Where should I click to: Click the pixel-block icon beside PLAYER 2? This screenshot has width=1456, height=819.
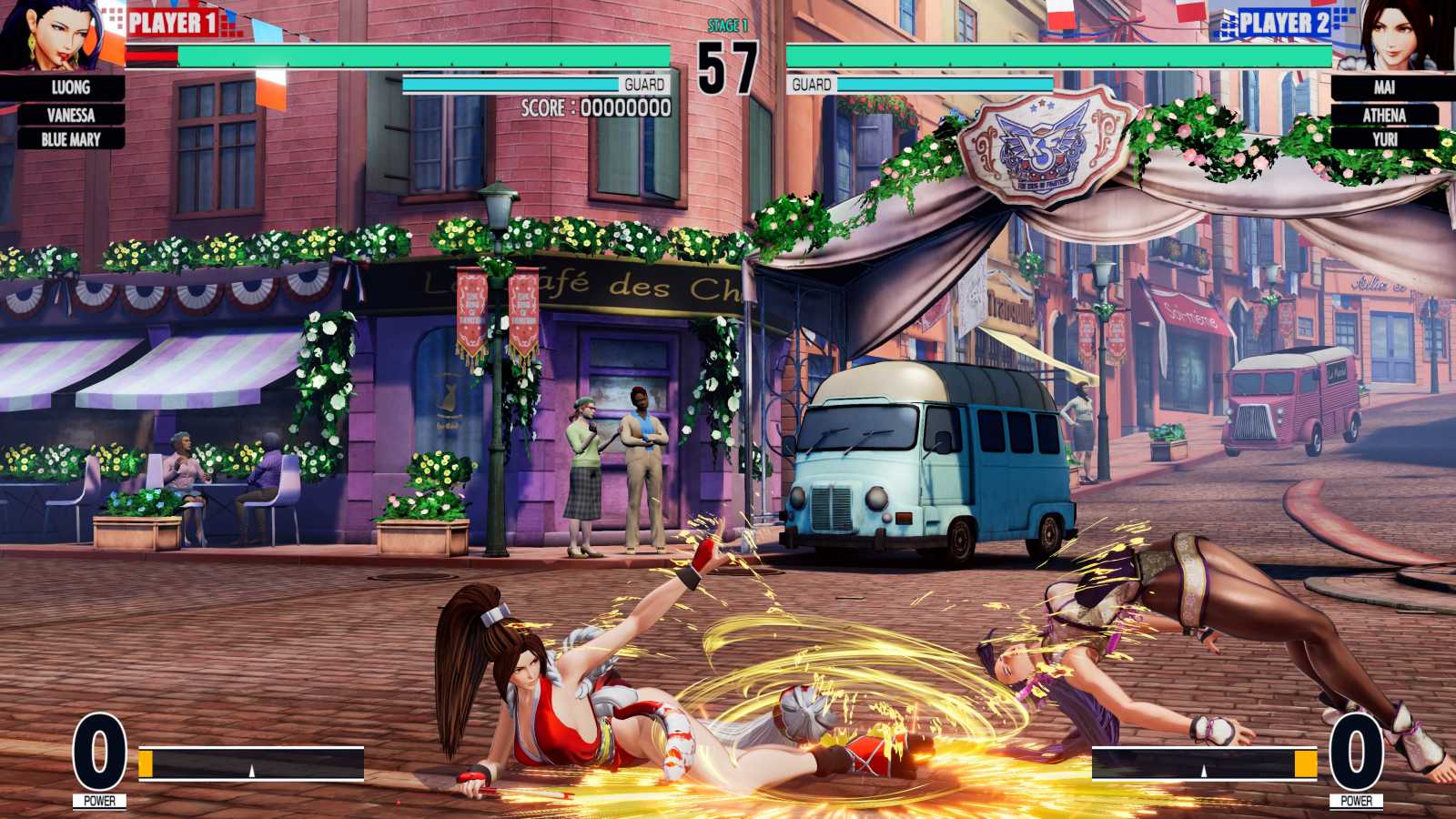coord(1344,18)
